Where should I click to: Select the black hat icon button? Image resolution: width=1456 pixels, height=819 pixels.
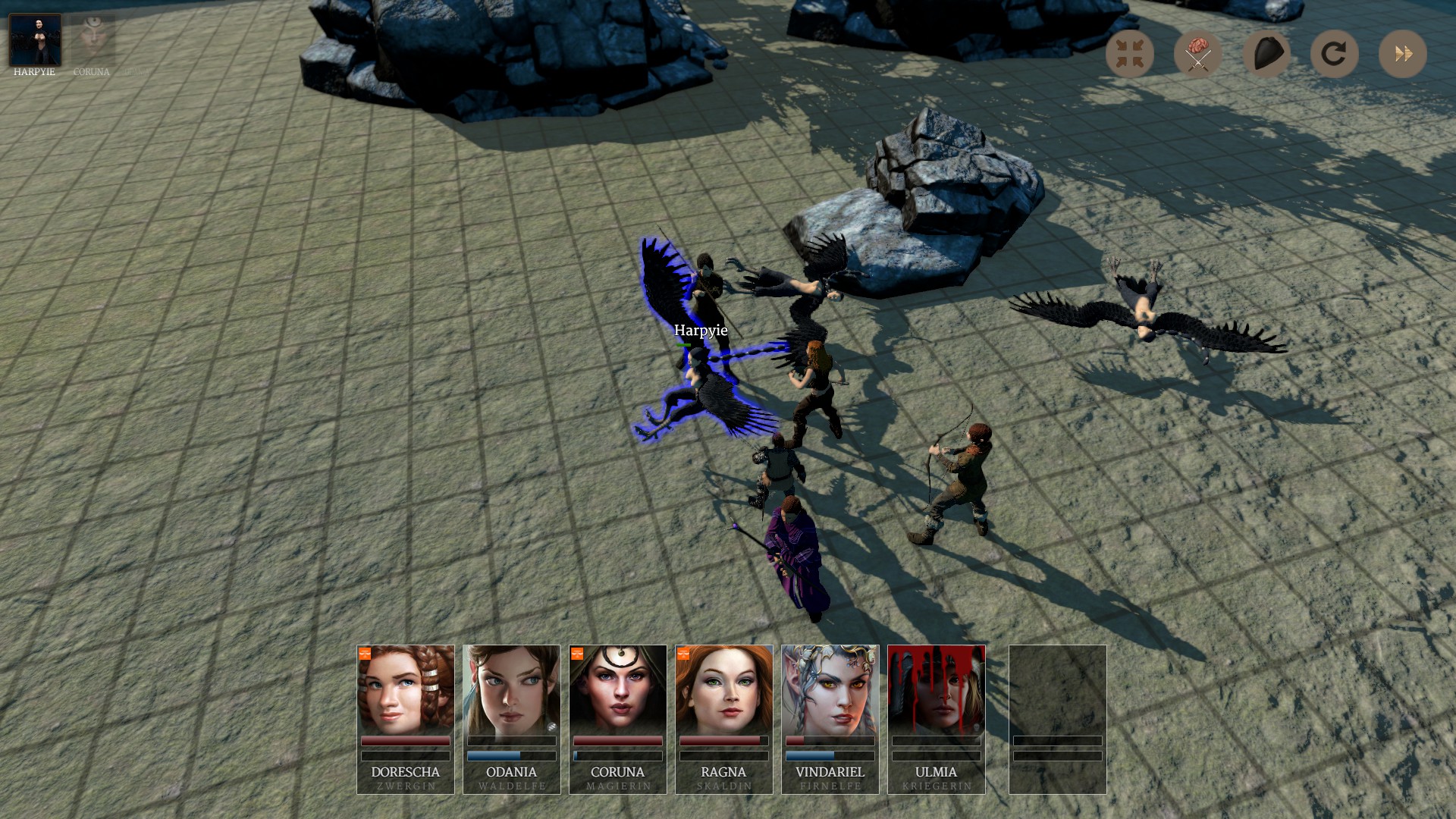click(x=1266, y=54)
